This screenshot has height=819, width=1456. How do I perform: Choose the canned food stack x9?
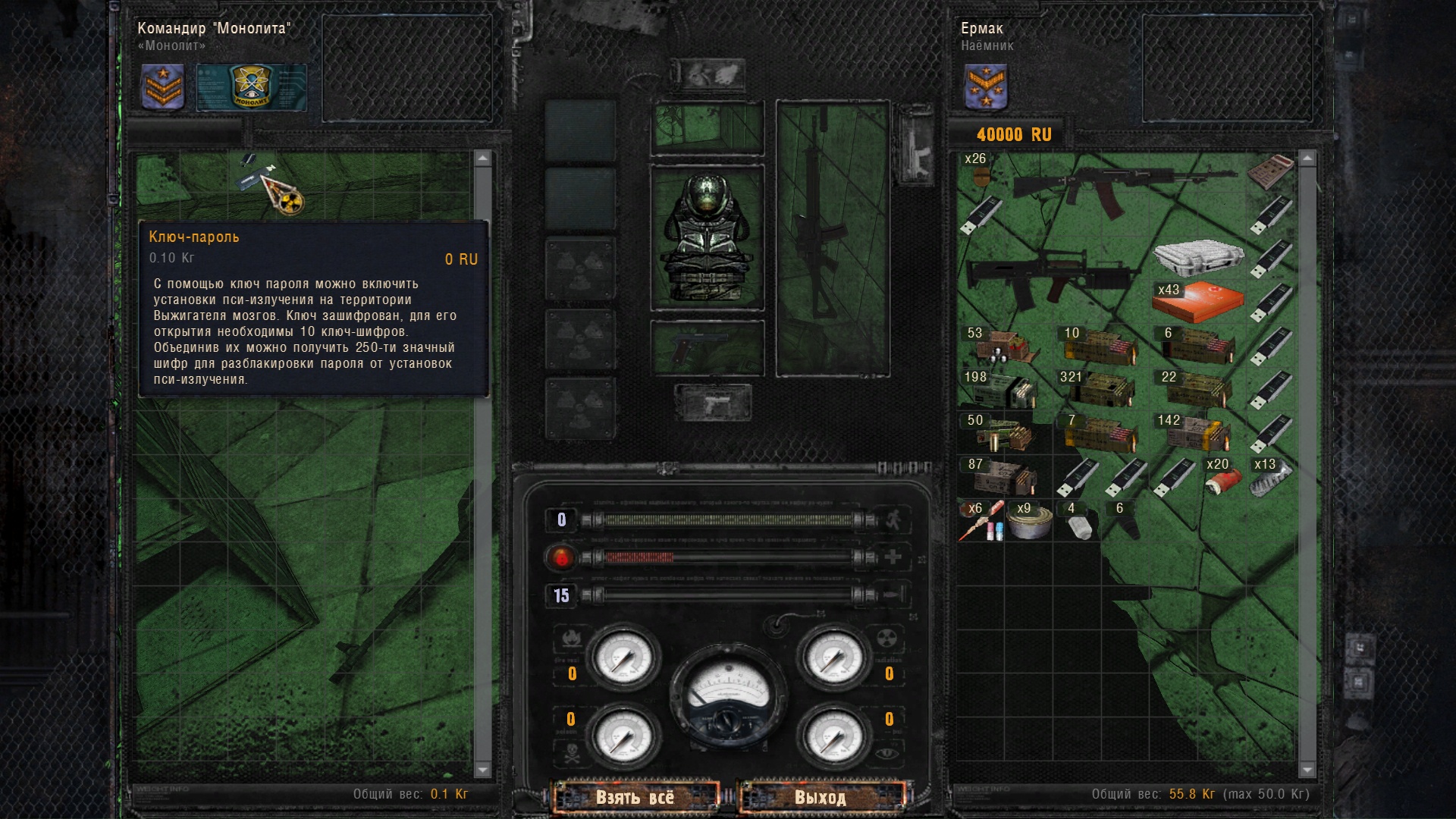coord(1028,521)
